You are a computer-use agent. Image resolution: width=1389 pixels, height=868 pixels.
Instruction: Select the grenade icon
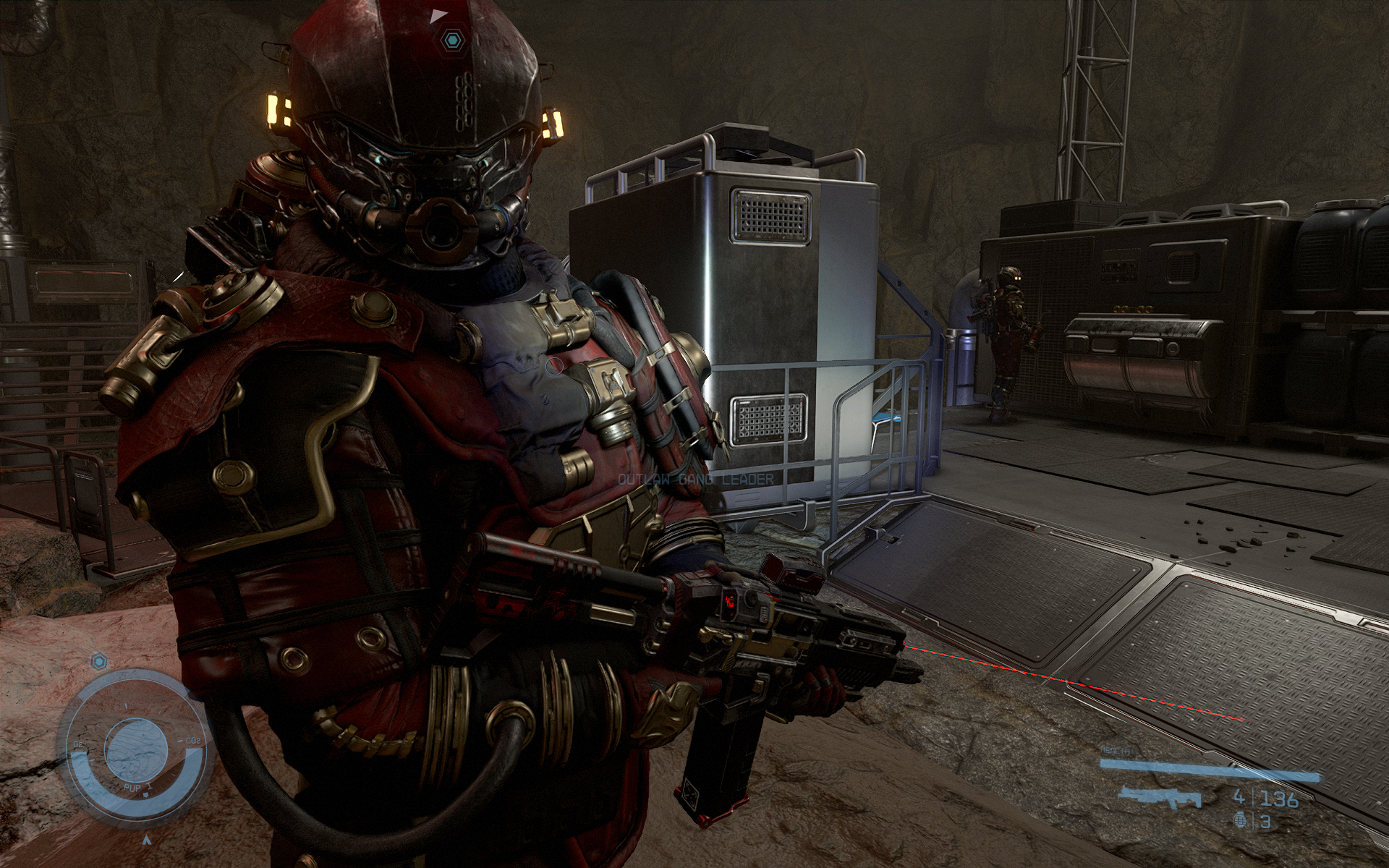tap(1242, 822)
